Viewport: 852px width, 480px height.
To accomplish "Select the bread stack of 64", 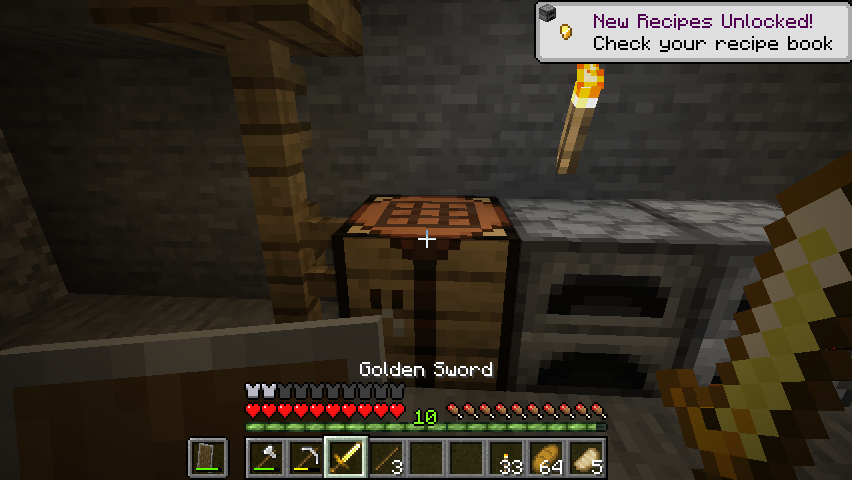I will pyautogui.click(x=546, y=458).
